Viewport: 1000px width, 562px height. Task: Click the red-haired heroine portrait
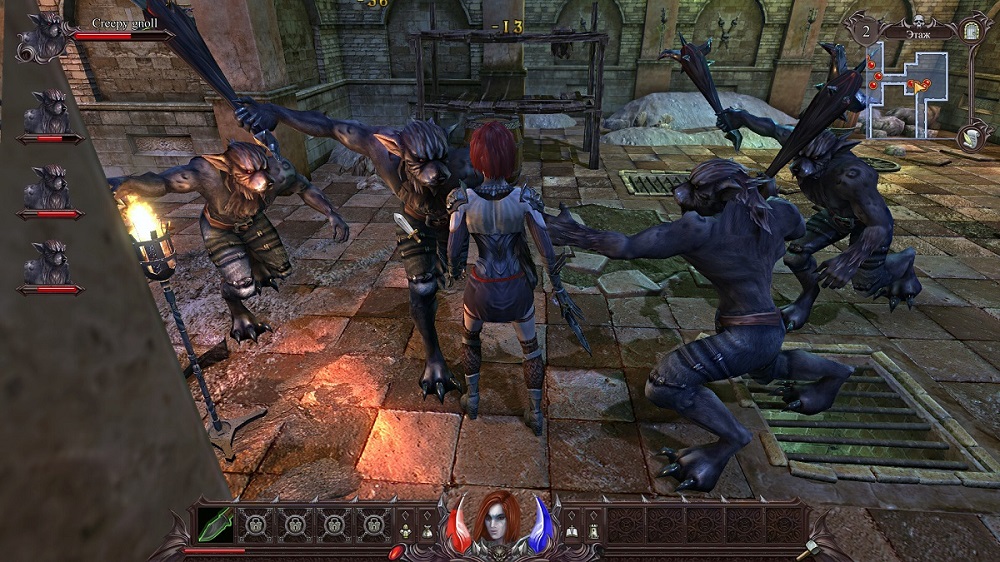pos(497,520)
